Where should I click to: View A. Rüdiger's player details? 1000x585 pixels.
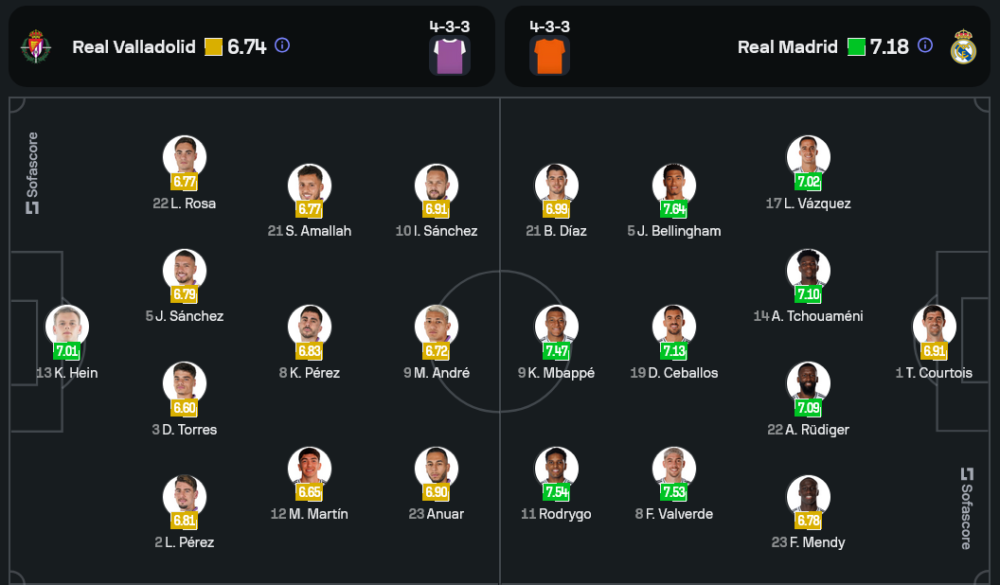click(x=808, y=384)
